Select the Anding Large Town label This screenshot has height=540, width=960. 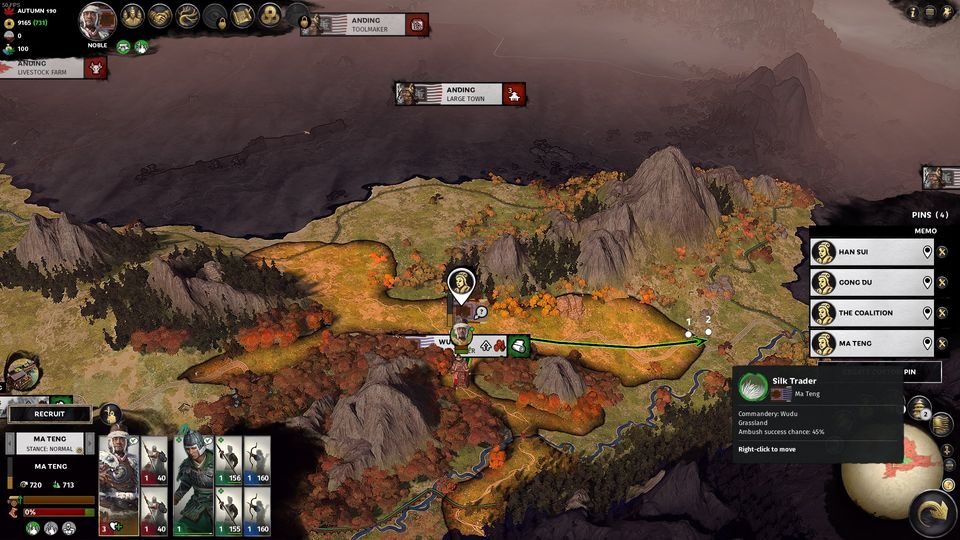(x=460, y=94)
